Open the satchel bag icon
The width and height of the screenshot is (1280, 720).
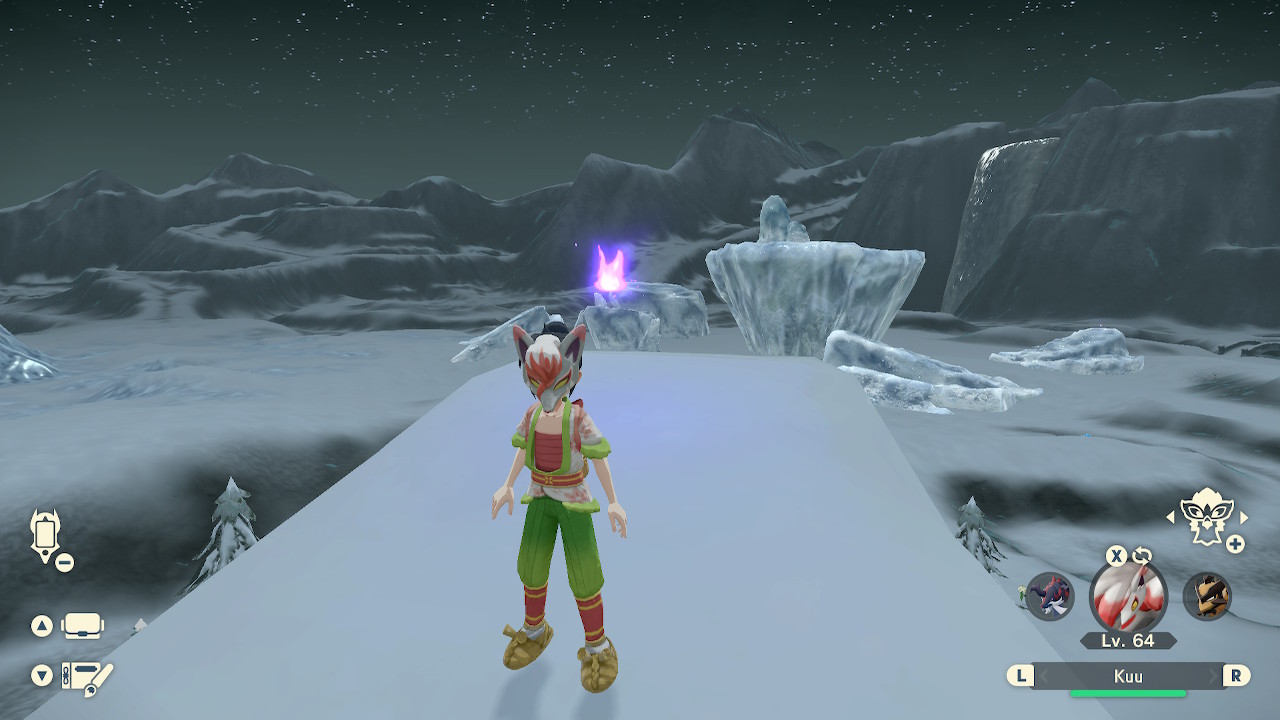(x=82, y=627)
